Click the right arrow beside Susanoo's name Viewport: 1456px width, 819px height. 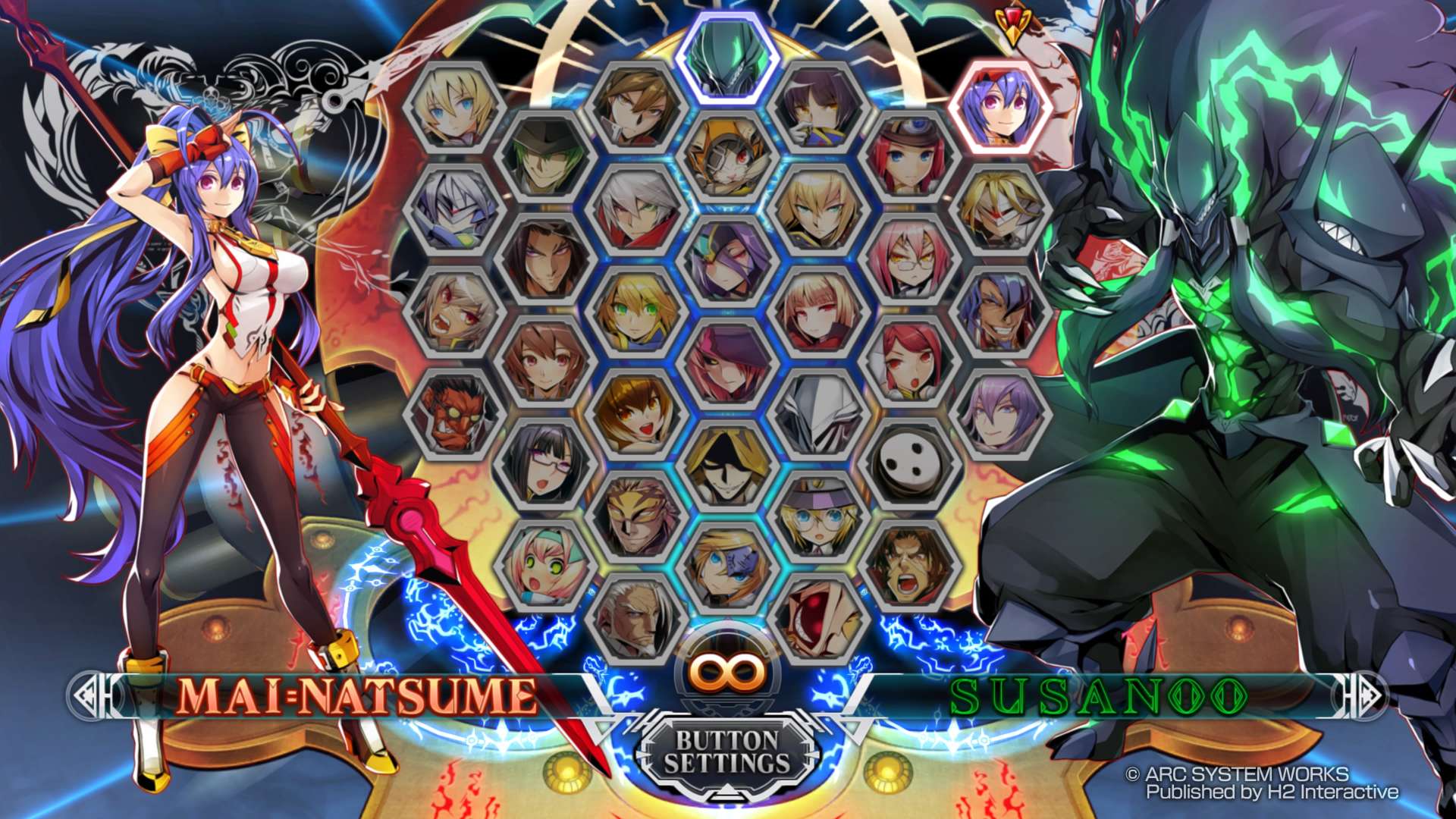click(1362, 695)
